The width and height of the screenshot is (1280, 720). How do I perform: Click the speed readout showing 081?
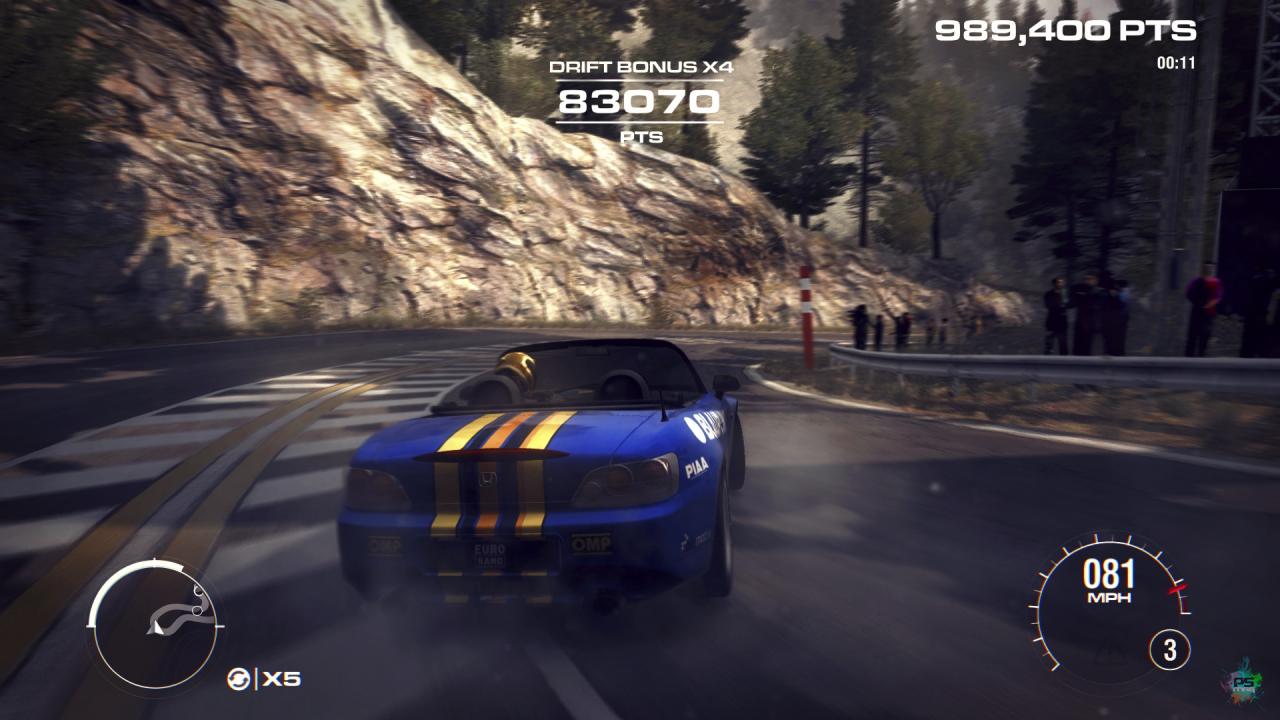(x=1110, y=572)
